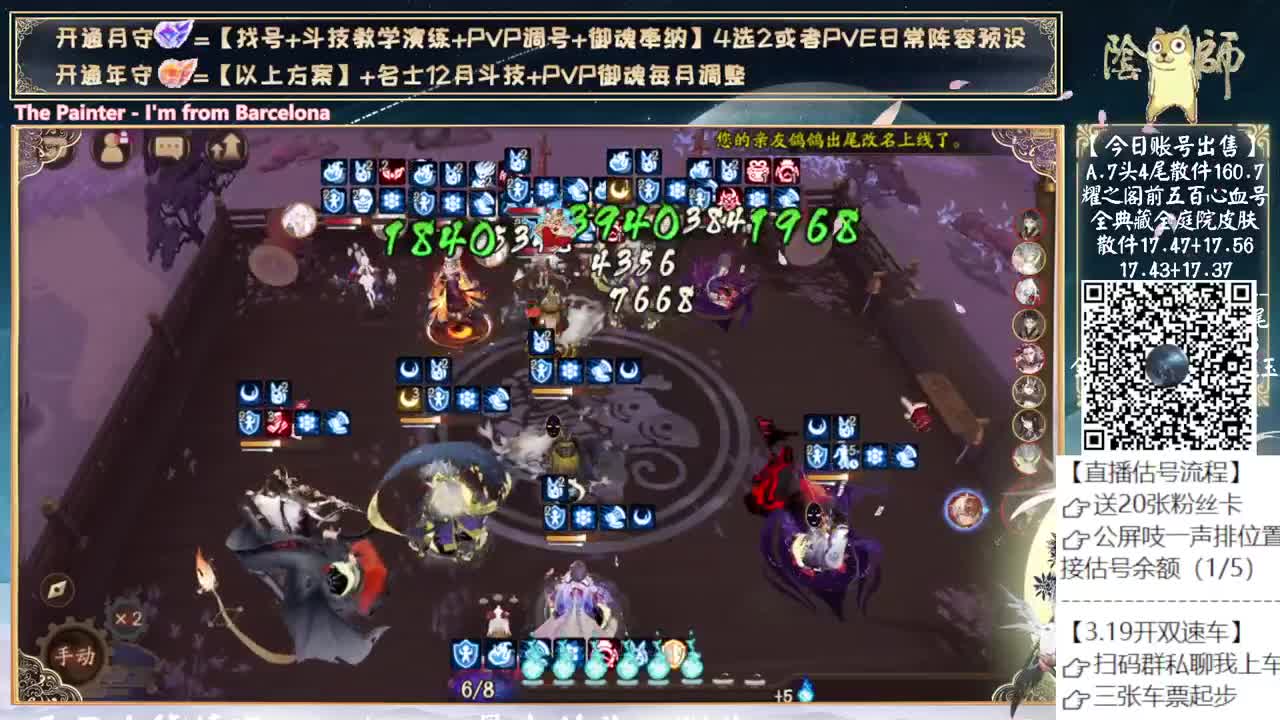Cast the dragon spell skill icon
This screenshot has width=1280, height=720.
click(500, 655)
